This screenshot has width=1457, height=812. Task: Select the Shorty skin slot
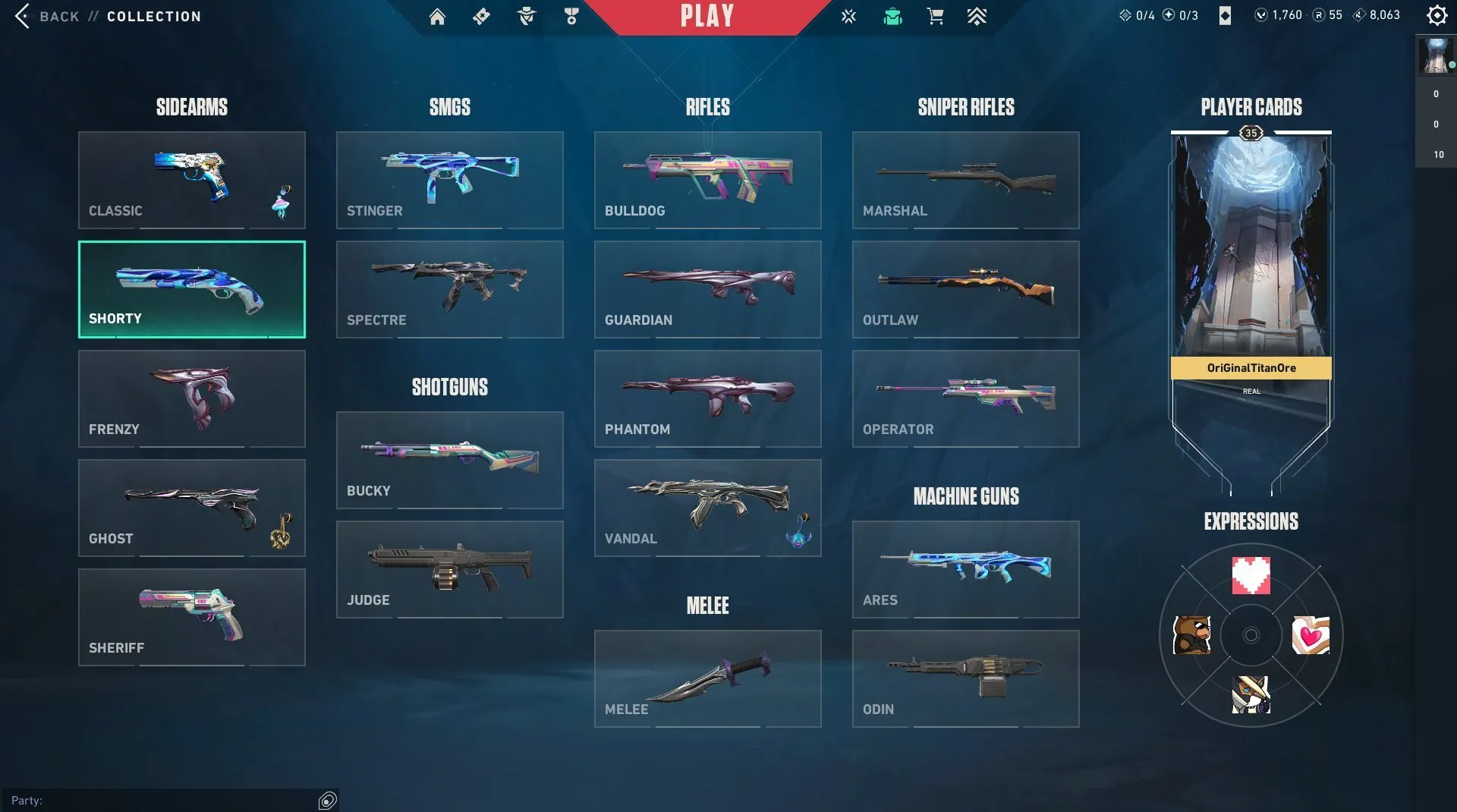[191, 289]
